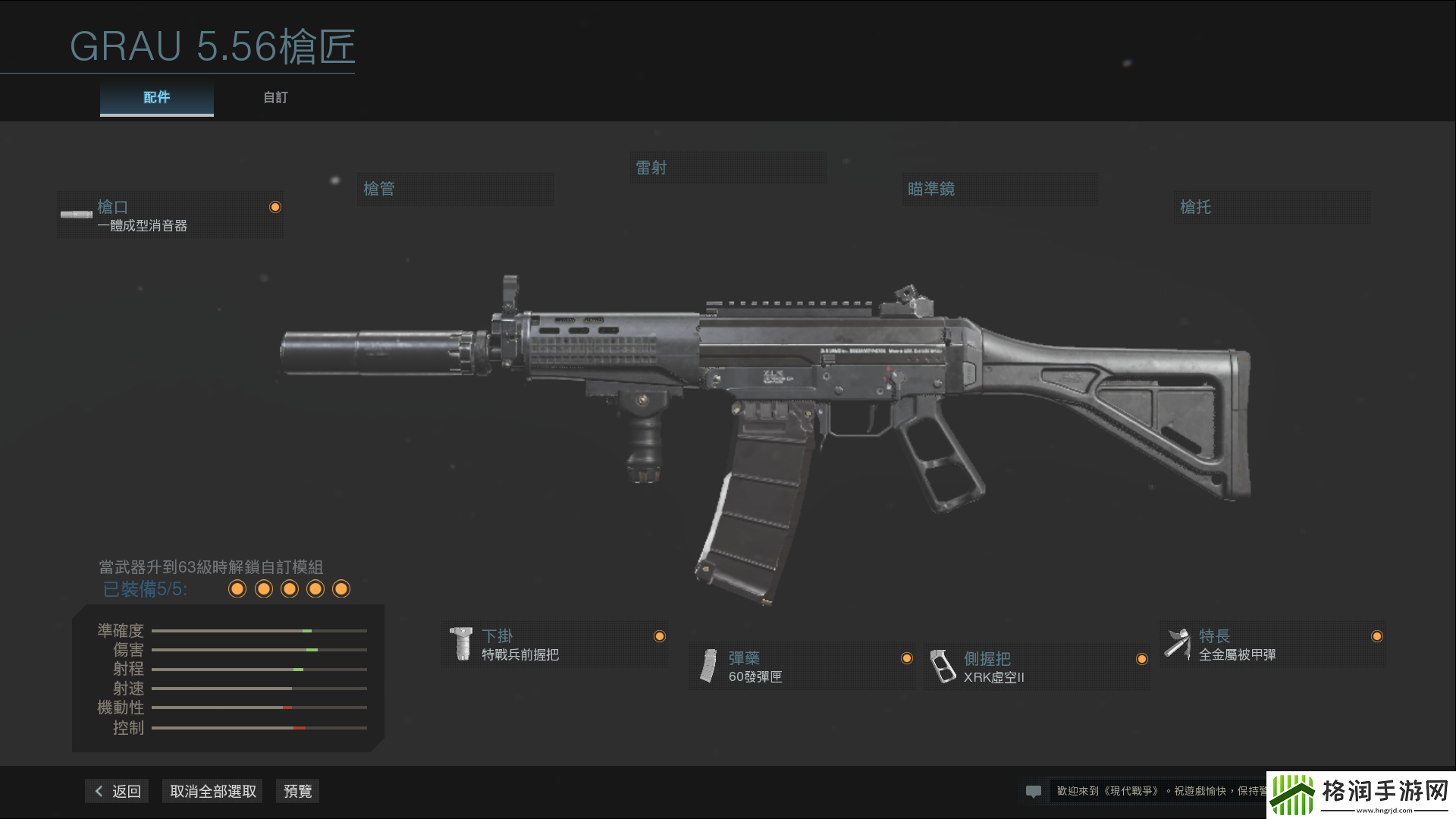Open the 側握把 slot XRK虛空II

pos(1037,667)
